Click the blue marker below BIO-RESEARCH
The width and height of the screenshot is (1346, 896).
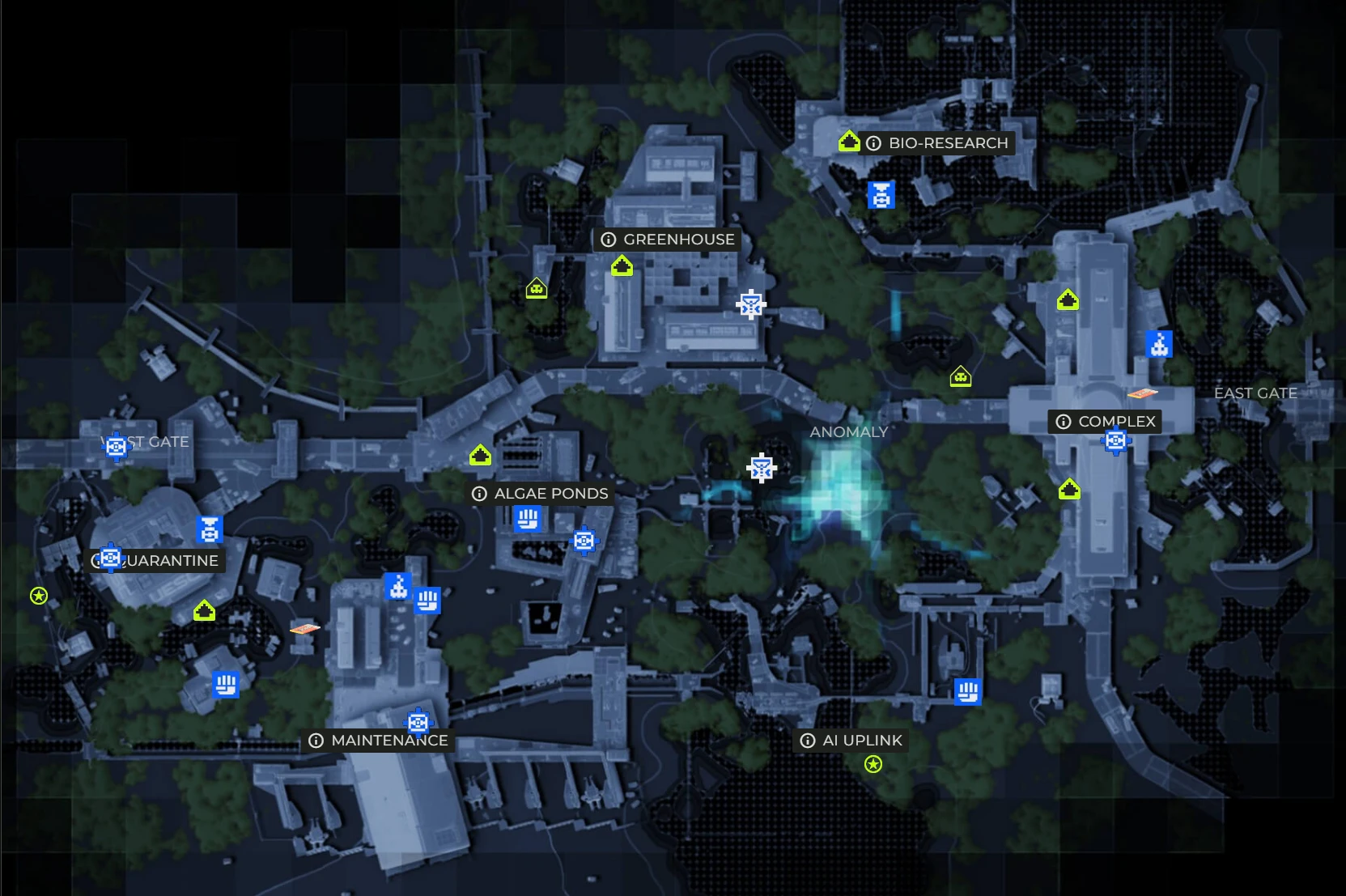click(881, 195)
